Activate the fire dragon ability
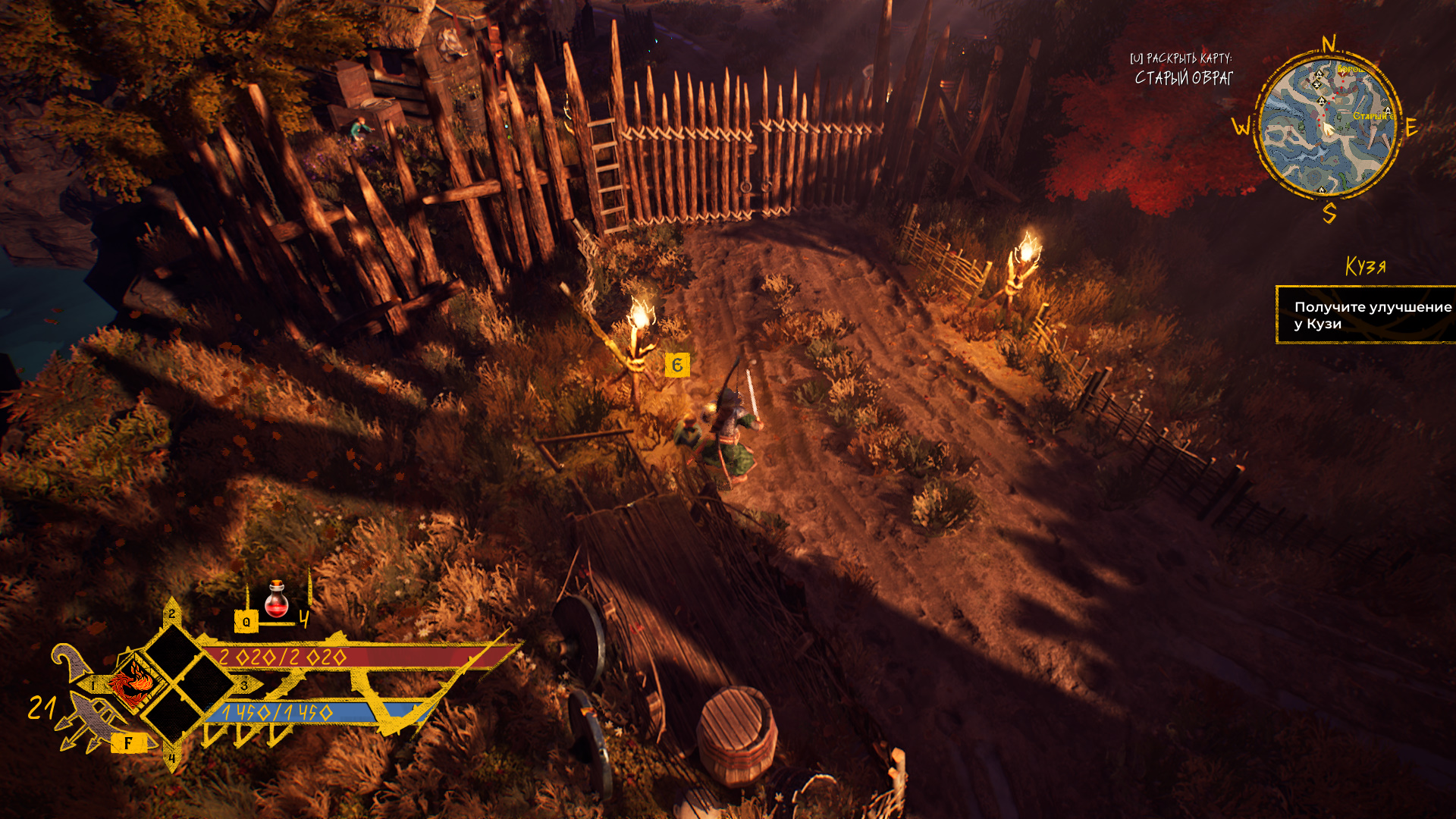Viewport: 1456px width, 819px height. [x=133, y=682]
